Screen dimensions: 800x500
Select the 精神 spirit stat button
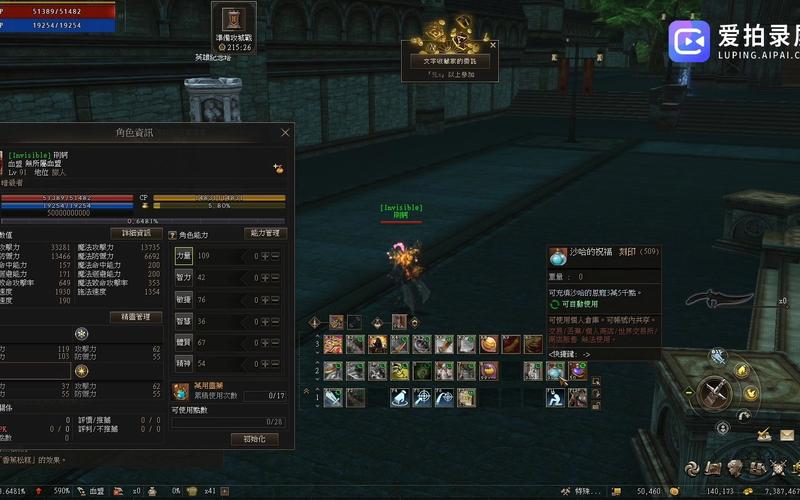point(184,363)
